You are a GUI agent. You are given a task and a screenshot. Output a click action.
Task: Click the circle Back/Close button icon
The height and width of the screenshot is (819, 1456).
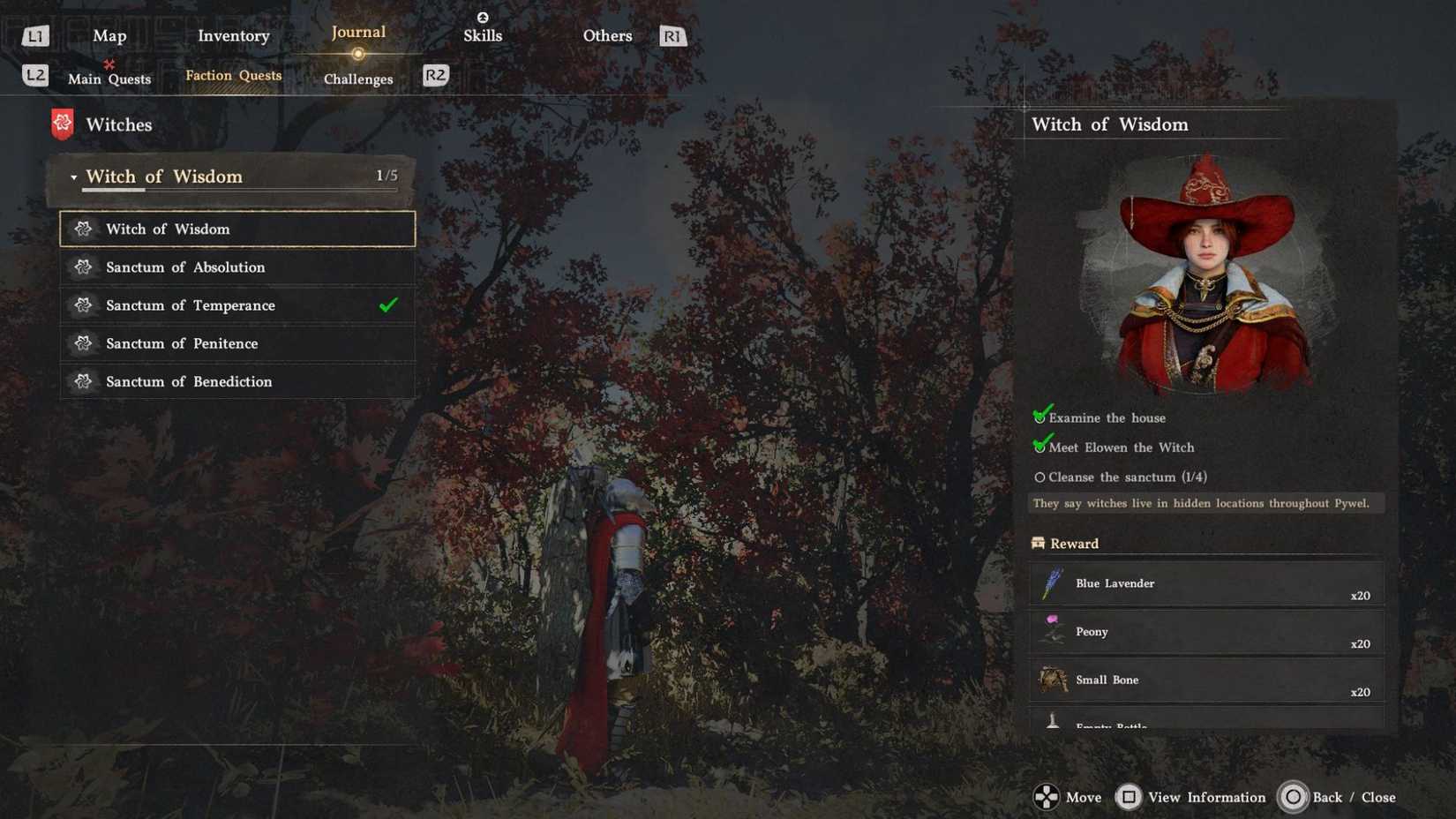[1294, 797]
